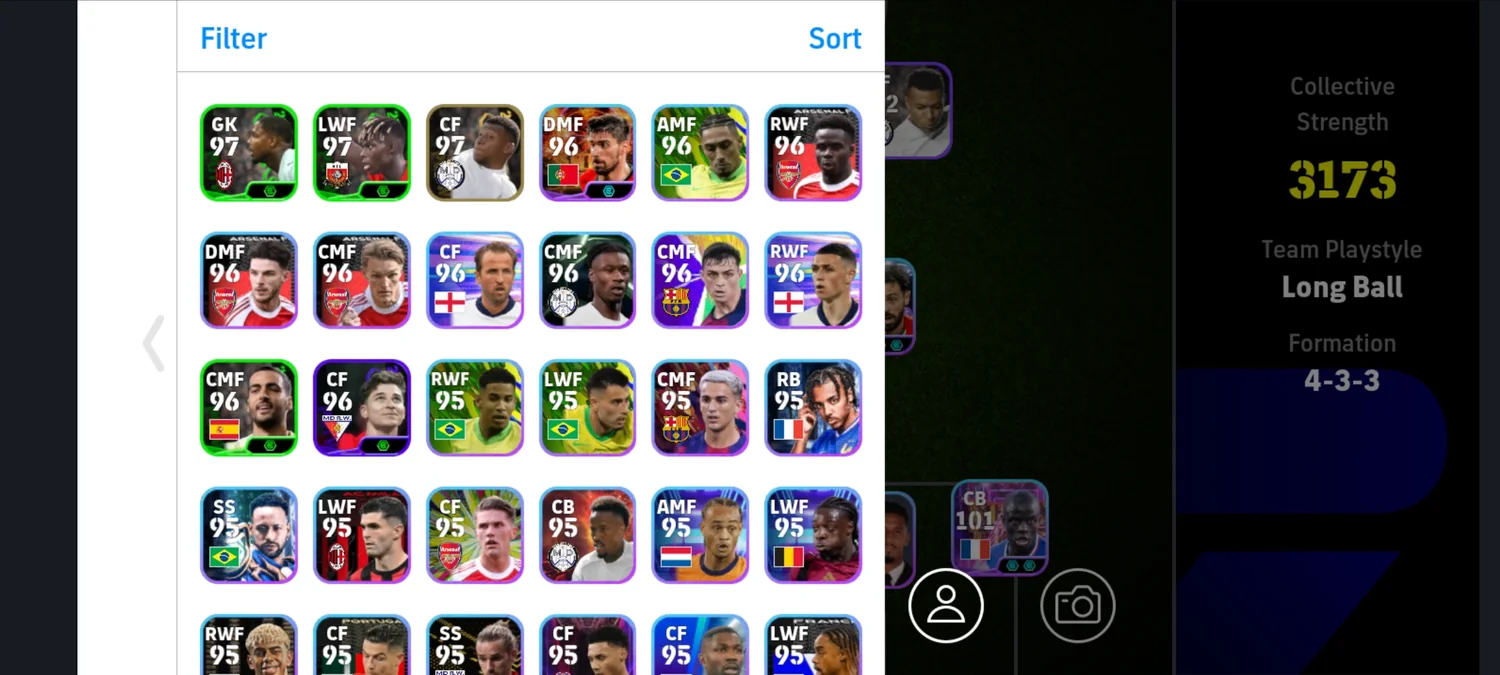Pick the CF 97 player card
This screenshot has width=1500, height=675.
475,153
